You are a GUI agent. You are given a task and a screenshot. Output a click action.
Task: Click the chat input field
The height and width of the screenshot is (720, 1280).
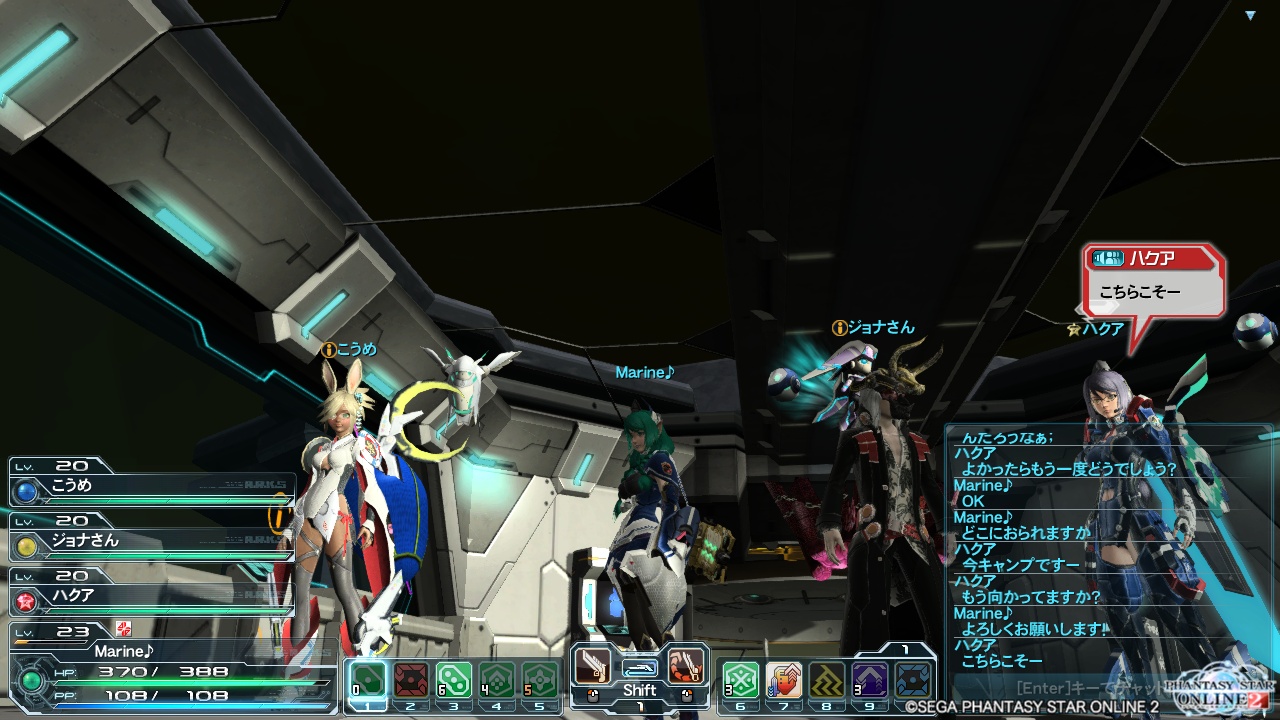(1090, 689)
